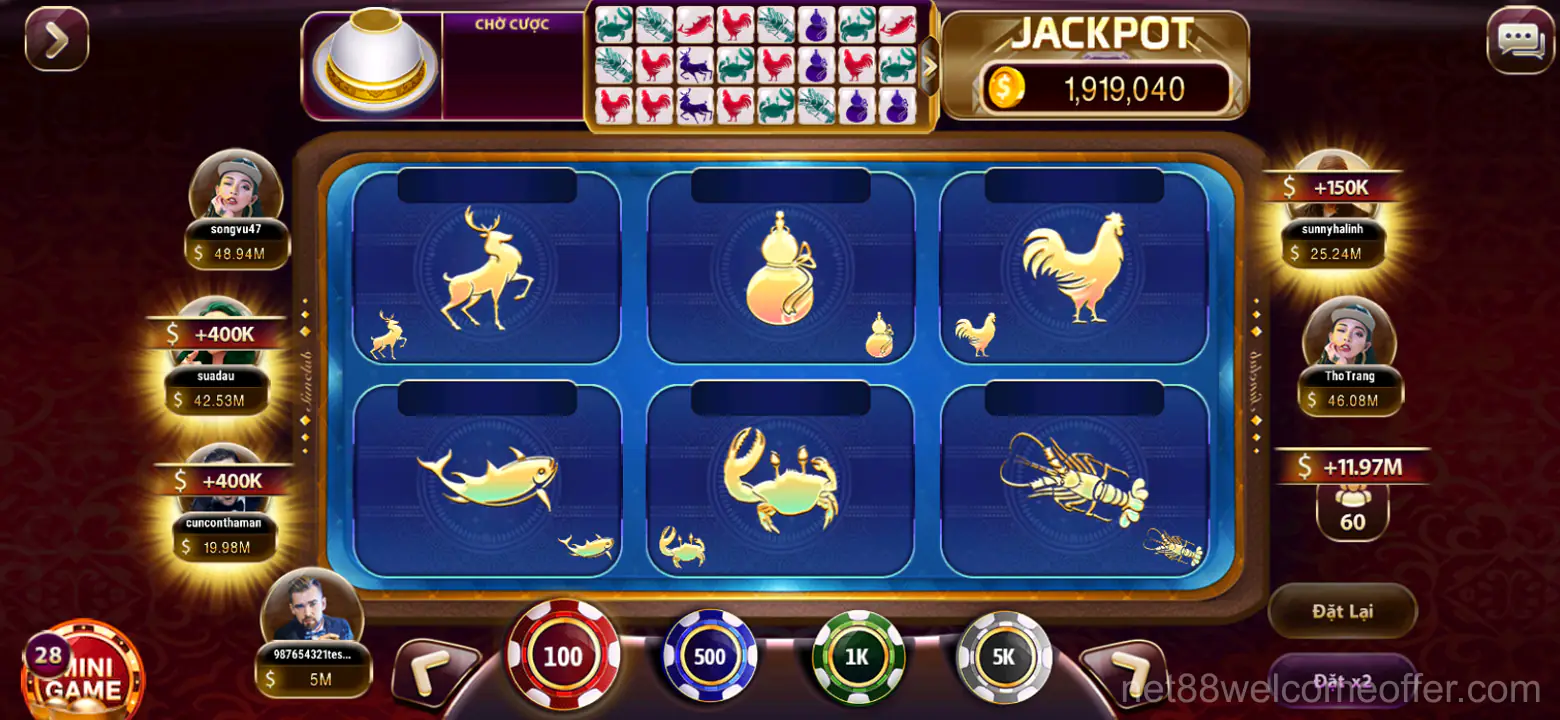Double the bet with Đặt x2
1560x720 pixels.
pyautogui.click(x=1342, y=680)
